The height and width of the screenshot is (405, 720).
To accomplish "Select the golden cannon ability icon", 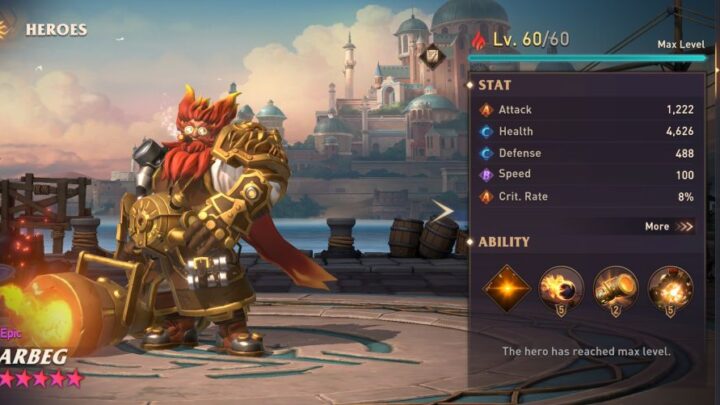I will 615,288.
